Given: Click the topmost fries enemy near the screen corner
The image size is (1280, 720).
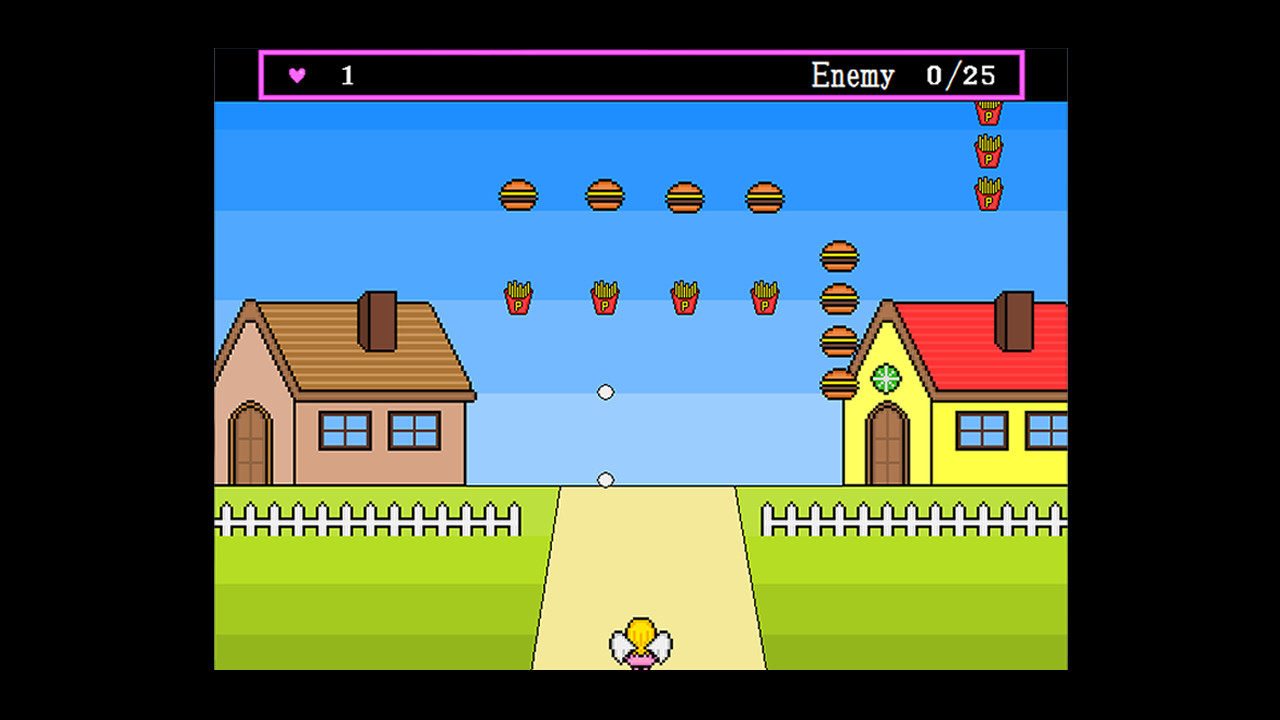Looking at the screenshot, I should [987, 113].
